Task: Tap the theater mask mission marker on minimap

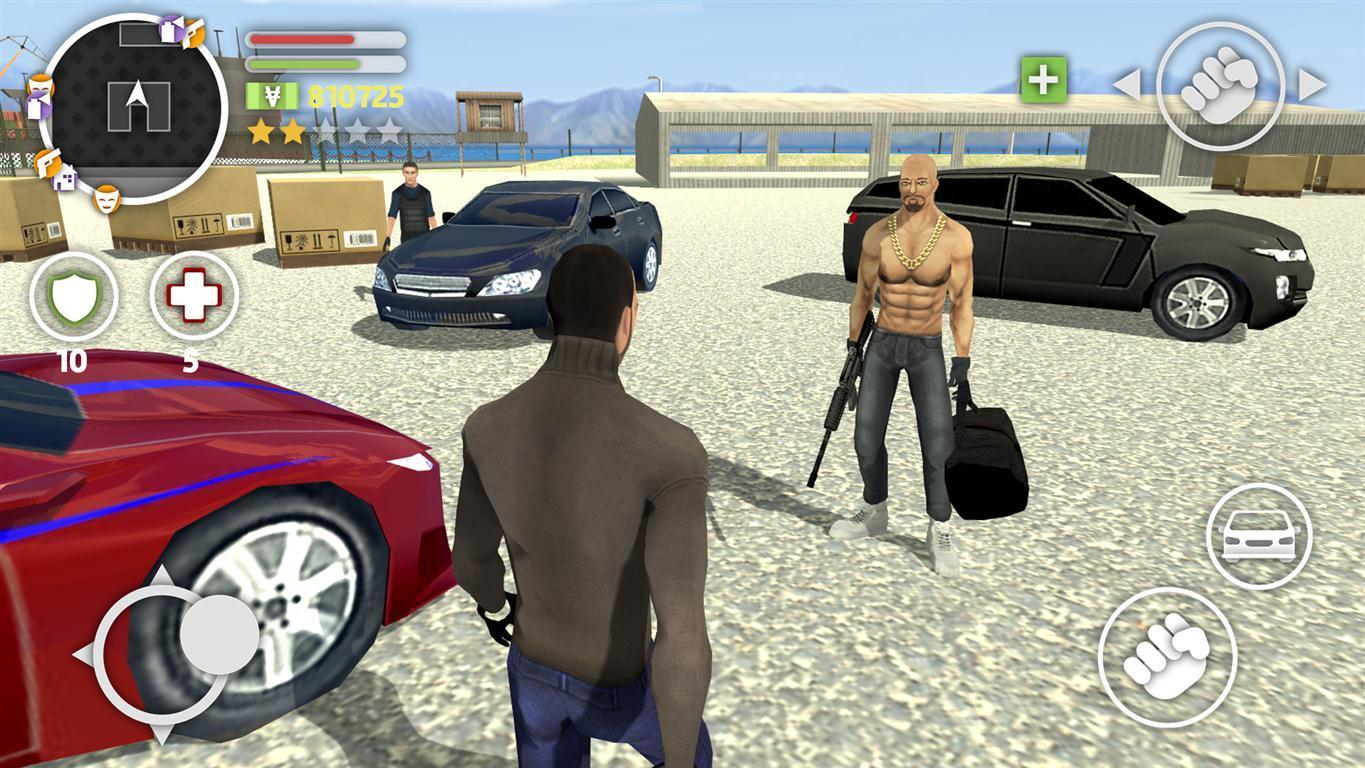Action: pyautogui.click(x=106, y=199)
